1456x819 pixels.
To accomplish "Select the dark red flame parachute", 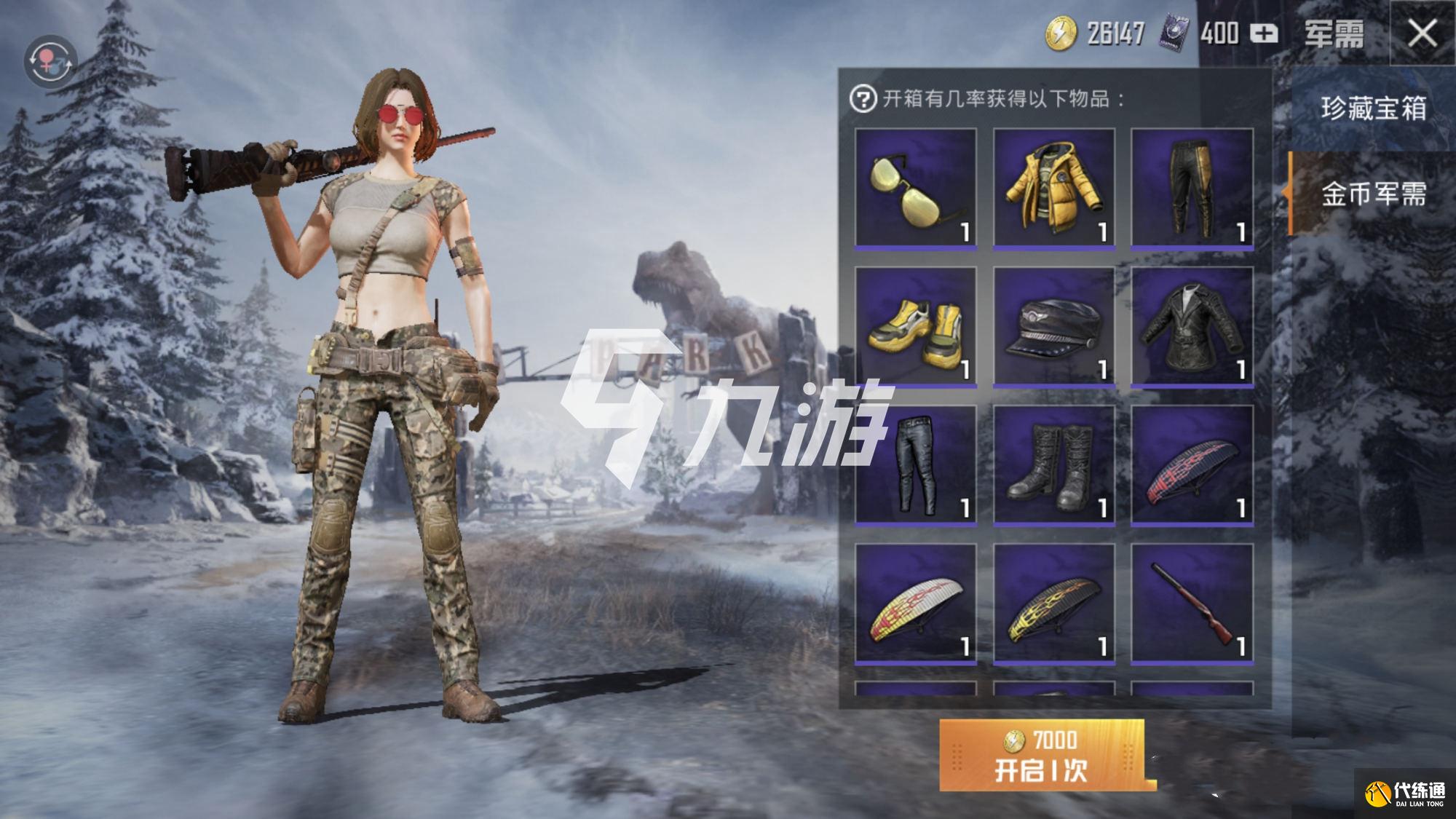I will click(1192, 464).
